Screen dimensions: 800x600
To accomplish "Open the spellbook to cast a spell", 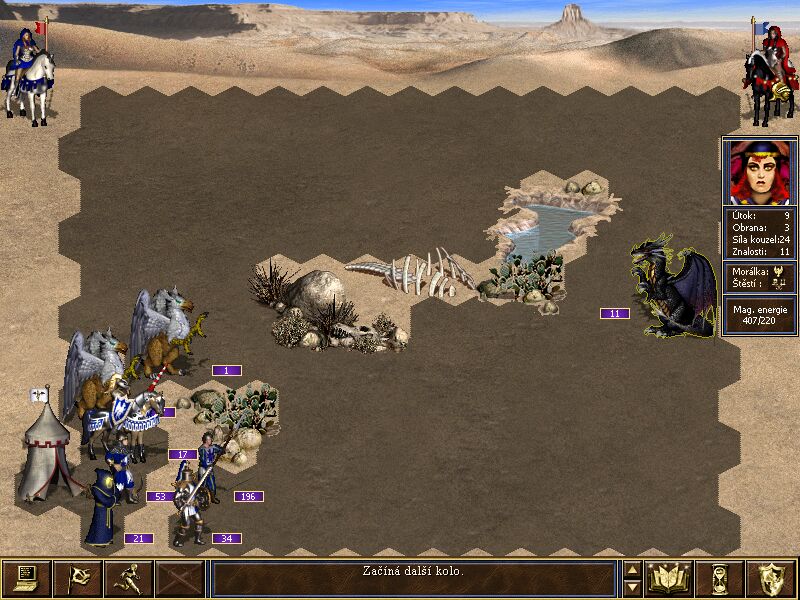I will [x=669, y=579].
